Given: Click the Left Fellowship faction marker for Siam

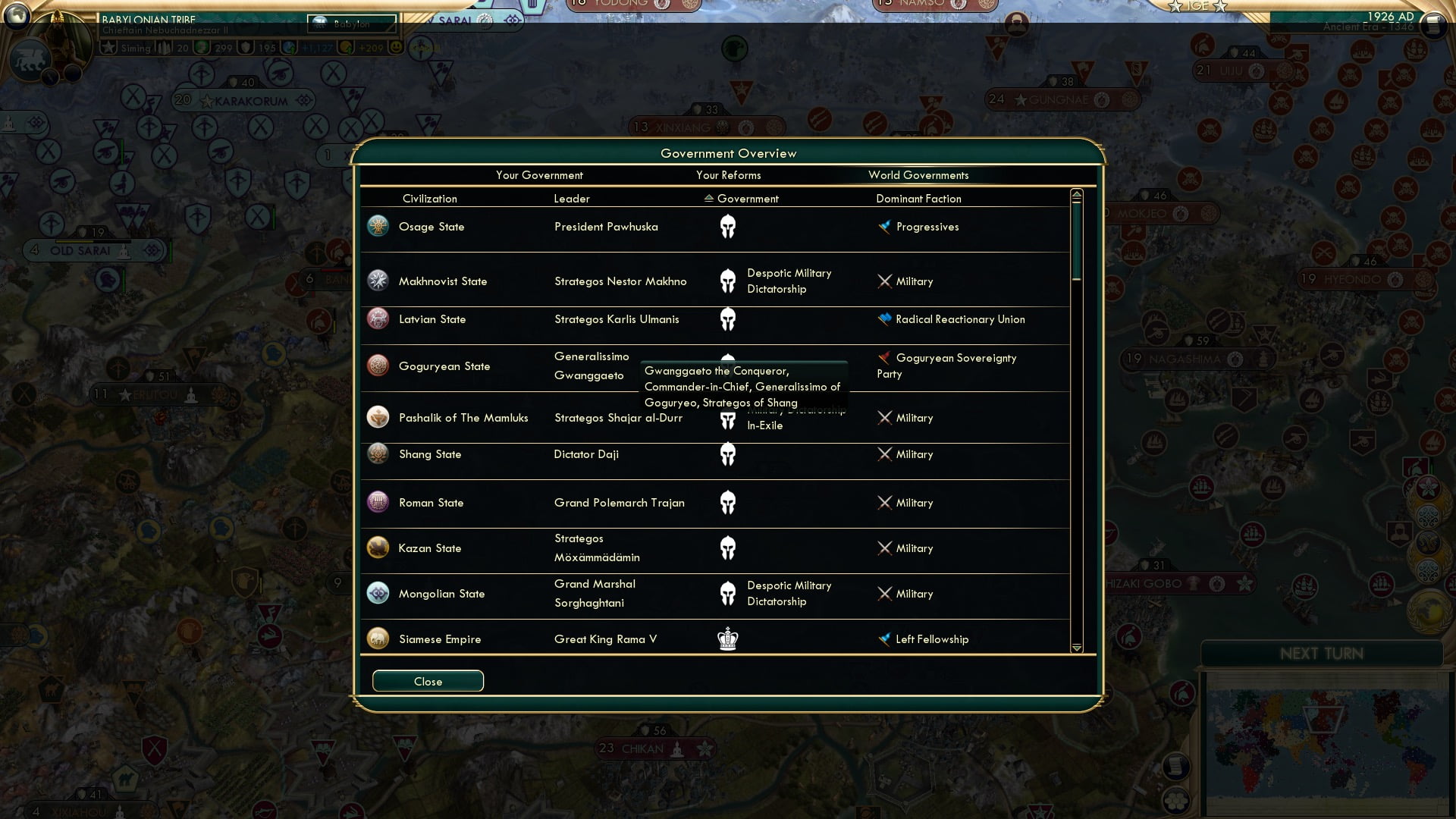Looking at the screenshot, I should point(885,639).
